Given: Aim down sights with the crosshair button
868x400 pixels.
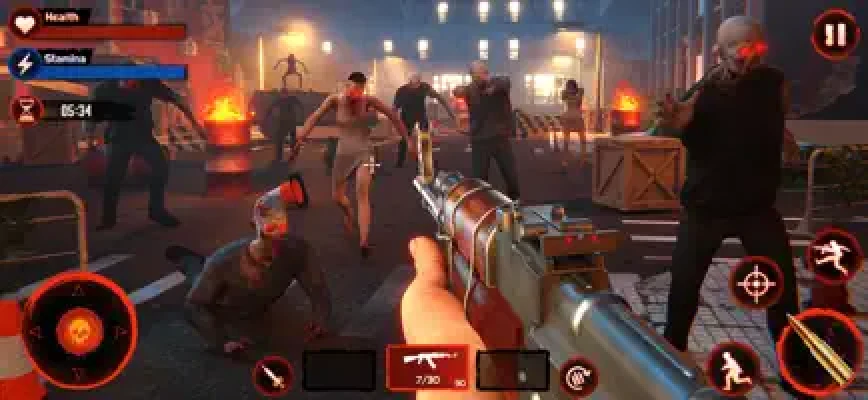Looking at the screenshot, I should pos(757,284).
